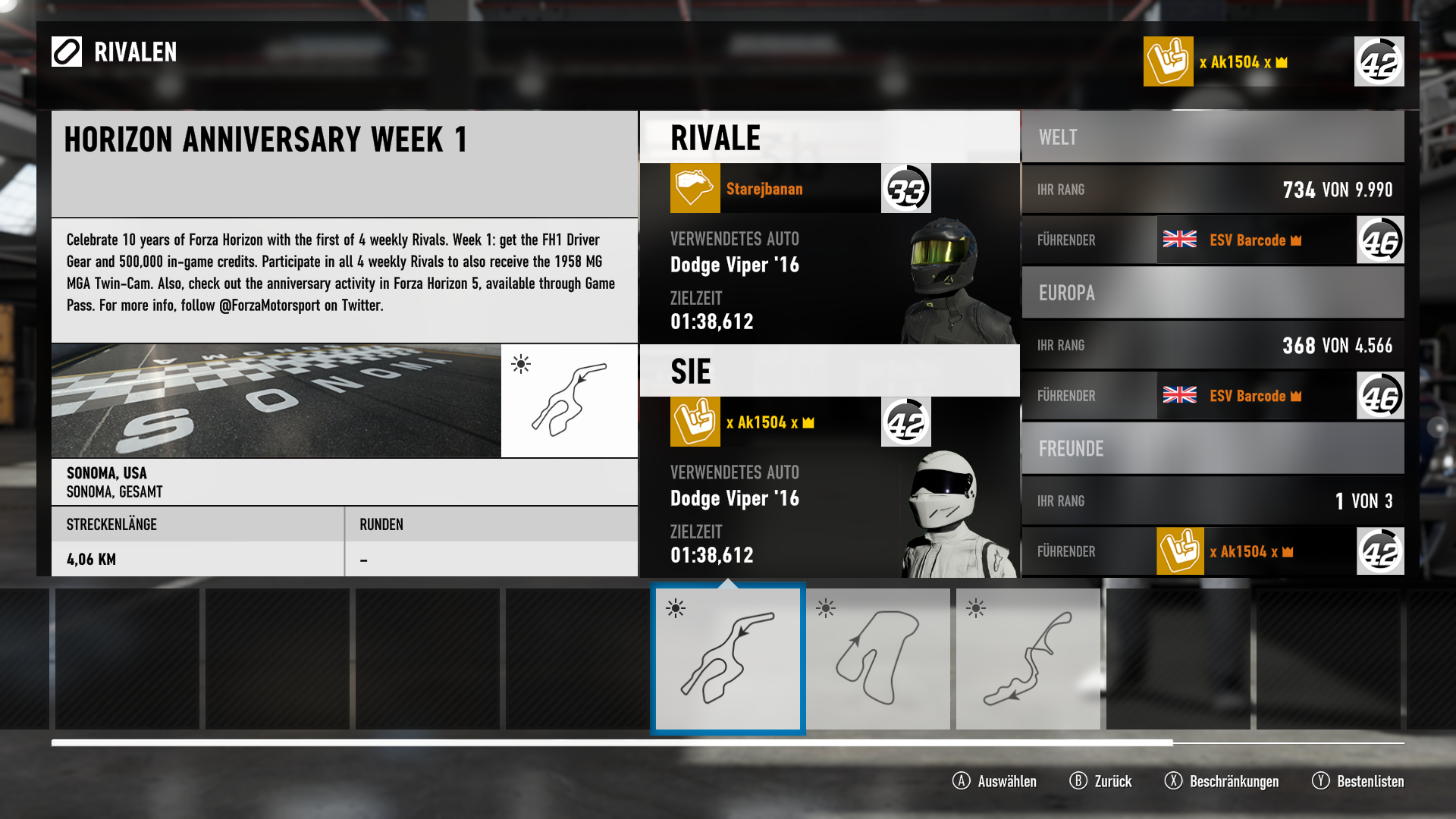
Task: Click Starejbanan's map emblem icon
Action: click(x=694, y=187)
